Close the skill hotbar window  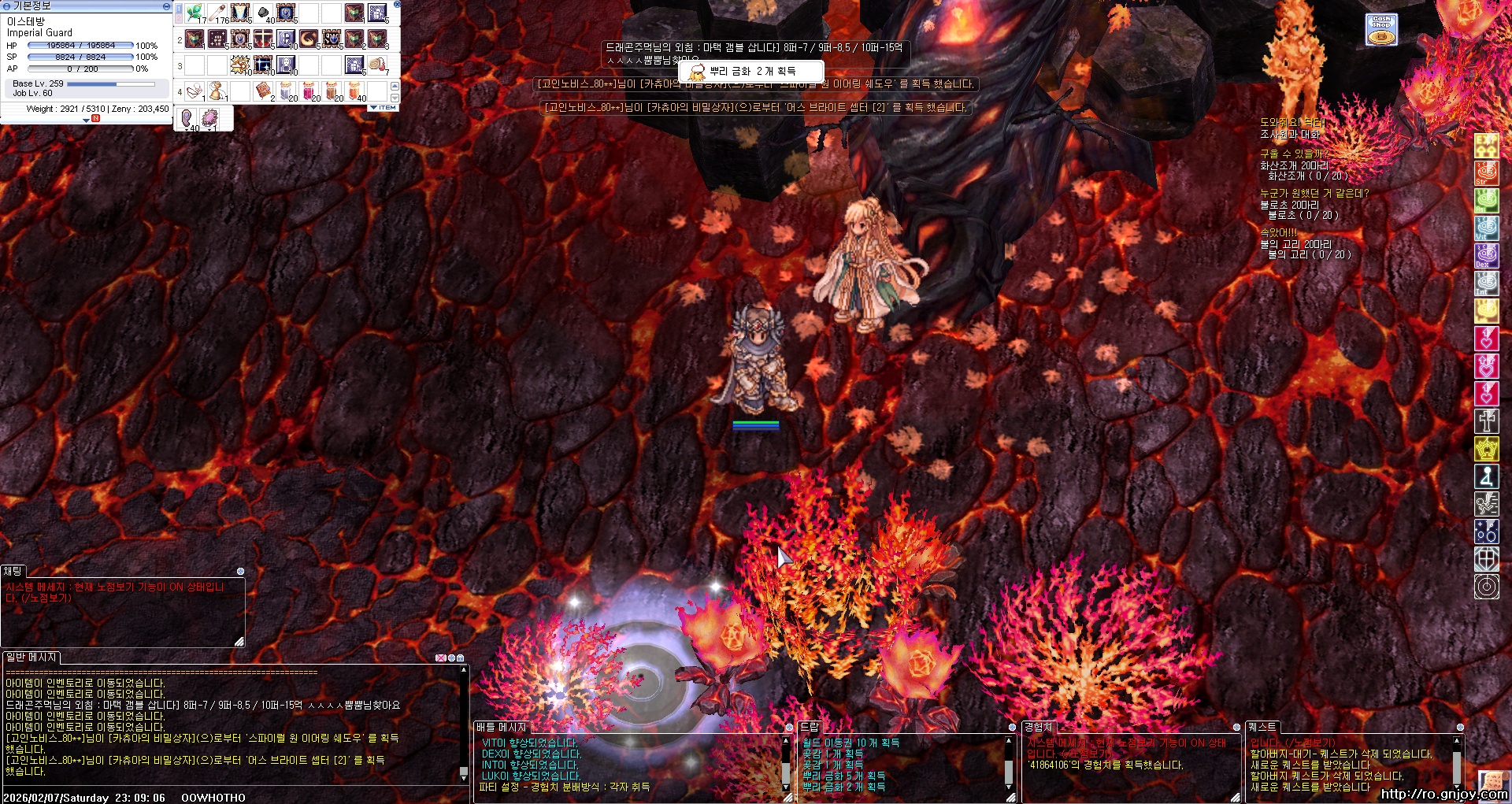[x=397, y=4]
